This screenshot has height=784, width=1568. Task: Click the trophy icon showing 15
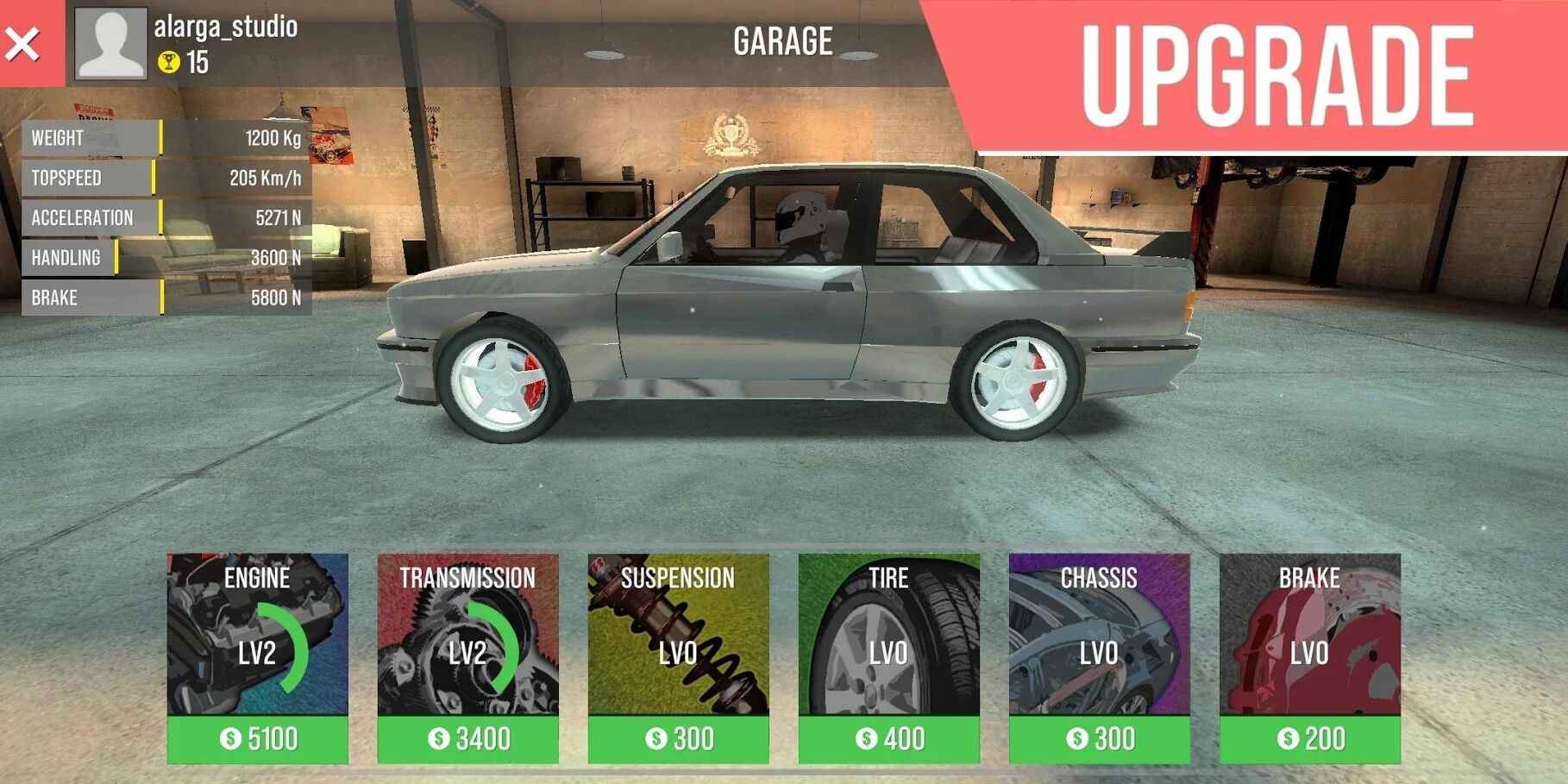coord(171,61)
